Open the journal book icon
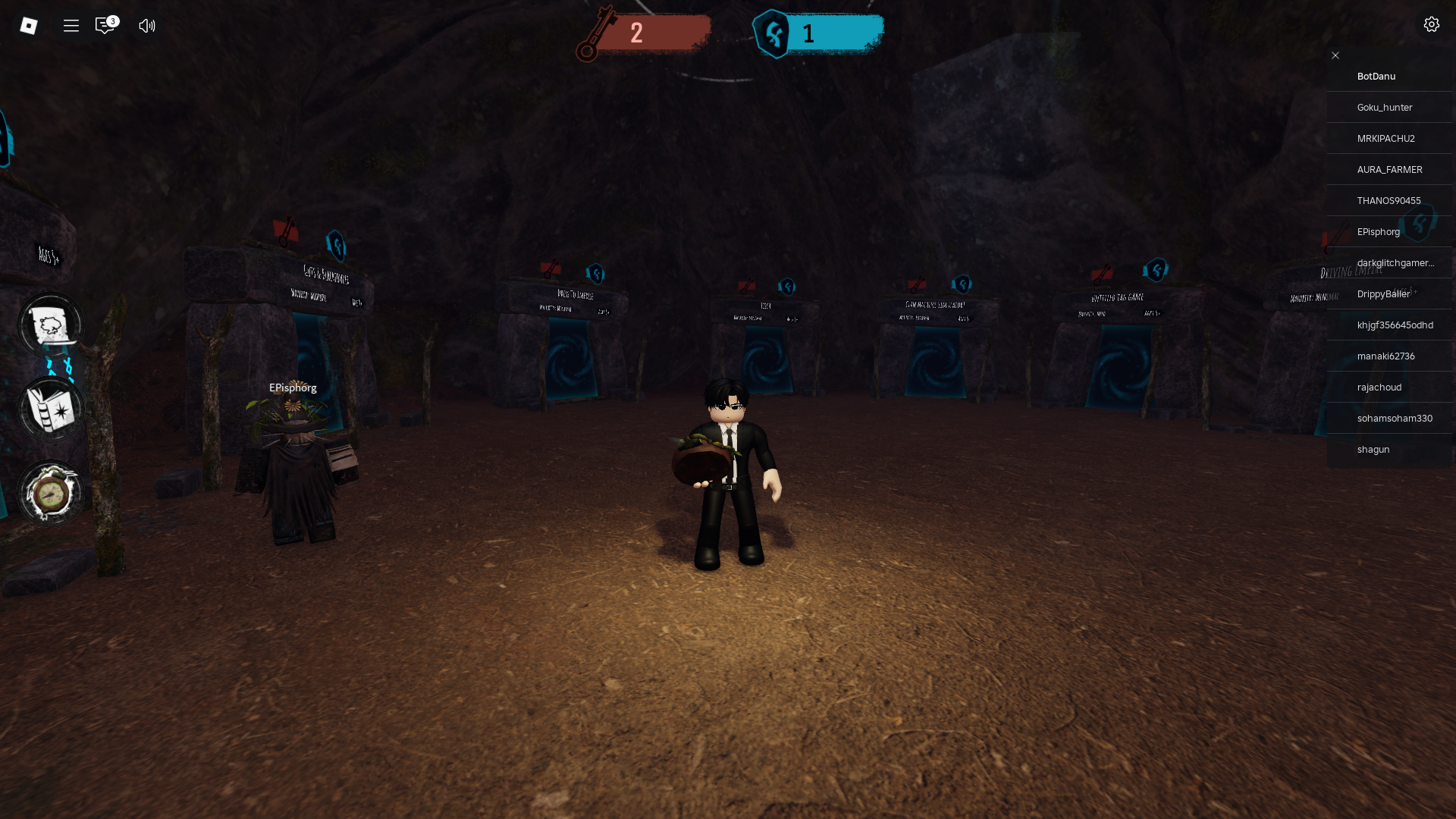 51,409
